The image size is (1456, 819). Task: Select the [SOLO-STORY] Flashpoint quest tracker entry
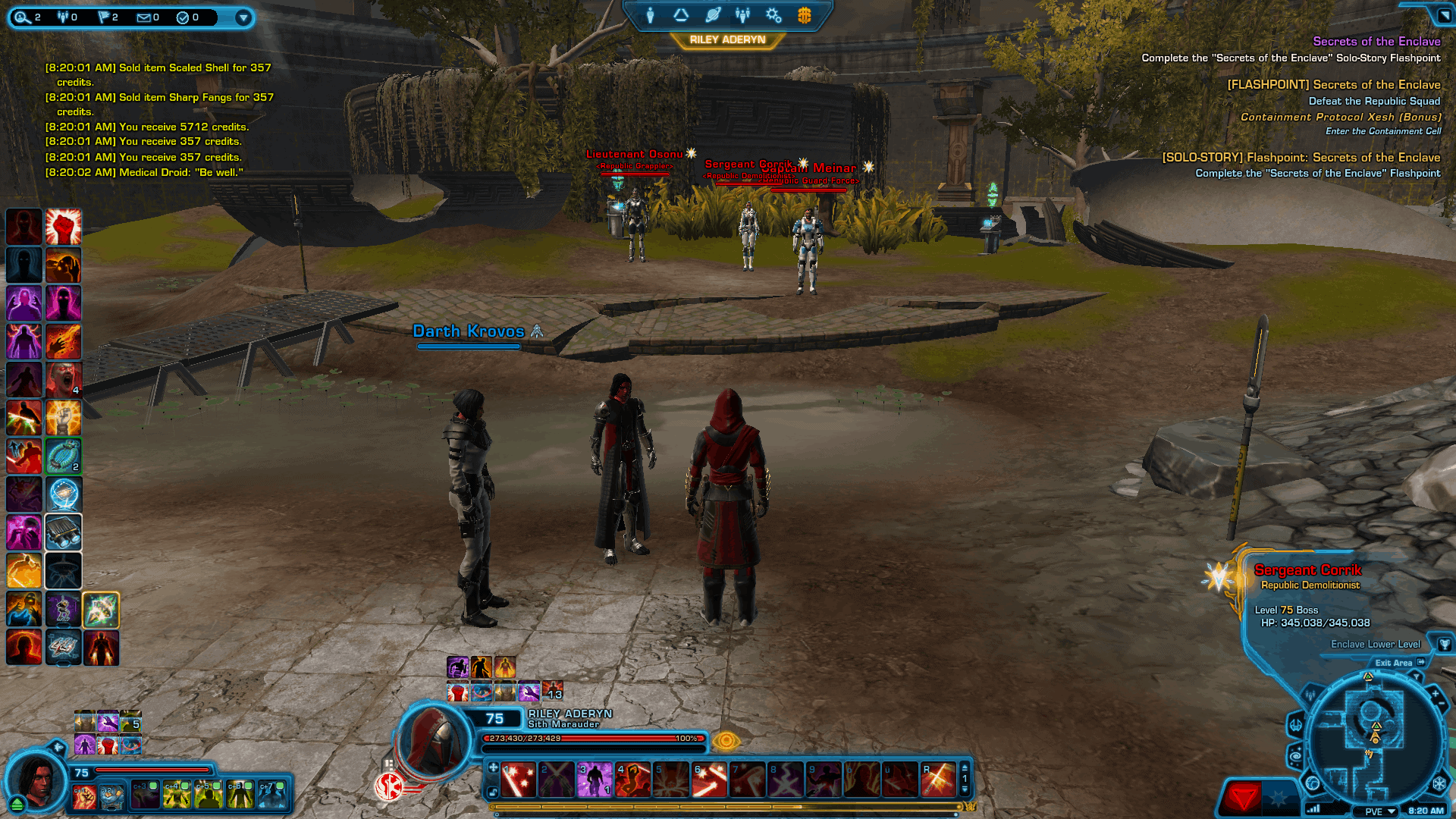coord(1302,157)
